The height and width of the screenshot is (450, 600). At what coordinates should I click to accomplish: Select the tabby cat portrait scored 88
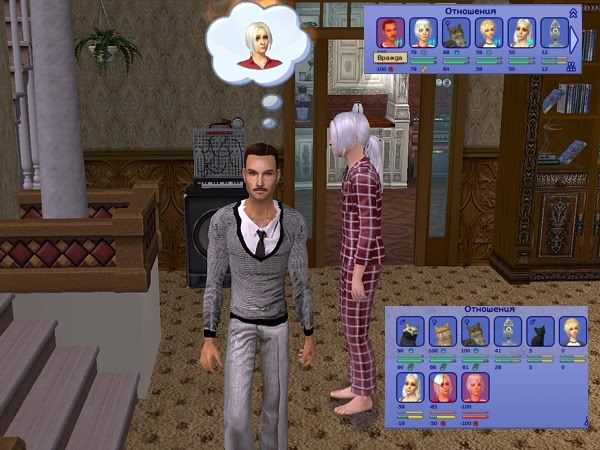455,33
